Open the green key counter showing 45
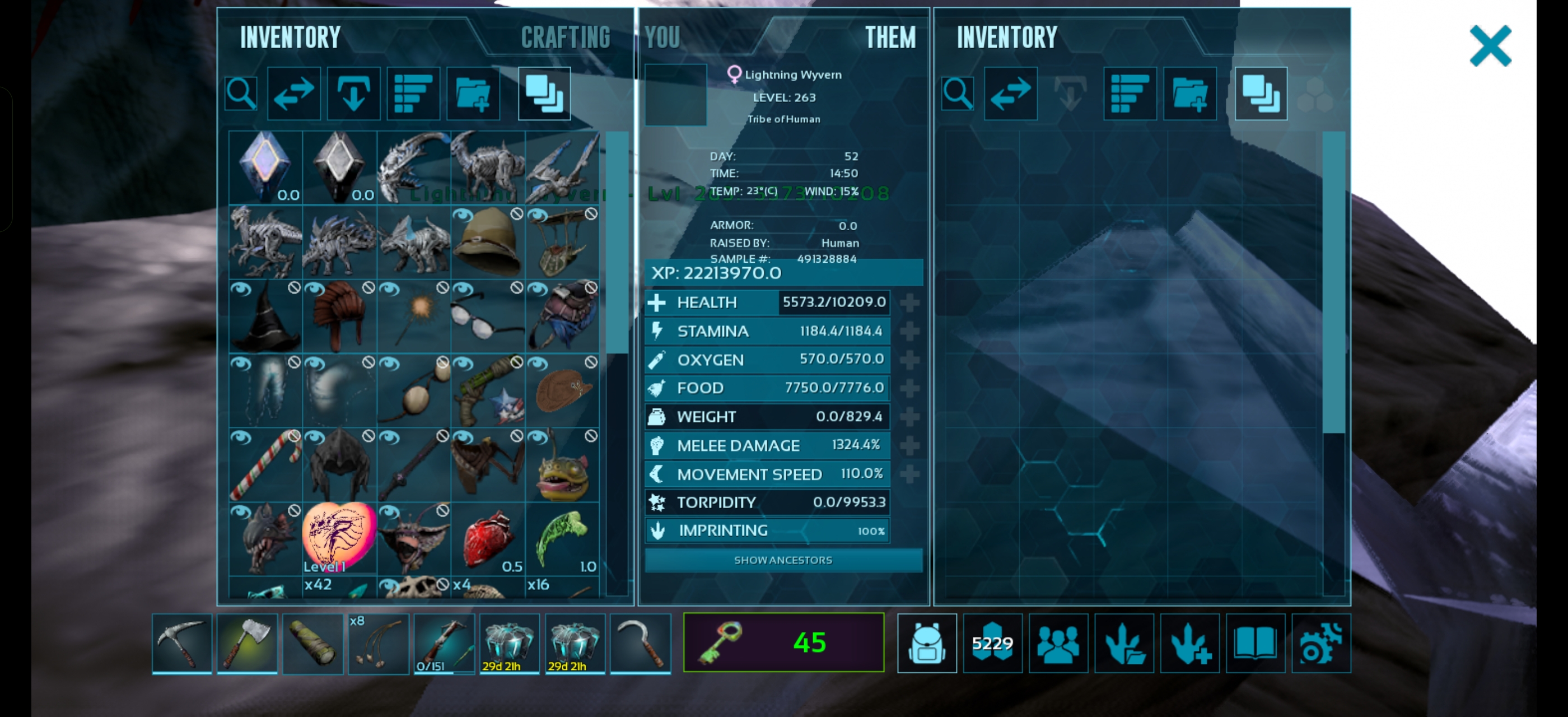Screen dimensions: 1568x717 coord(783,642)
